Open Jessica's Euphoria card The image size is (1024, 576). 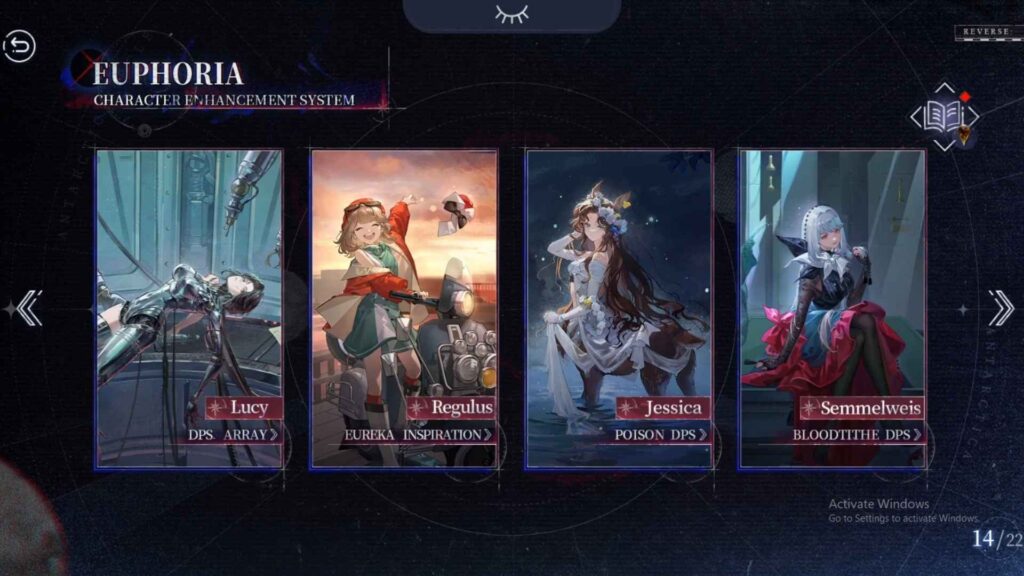[619, 280]
